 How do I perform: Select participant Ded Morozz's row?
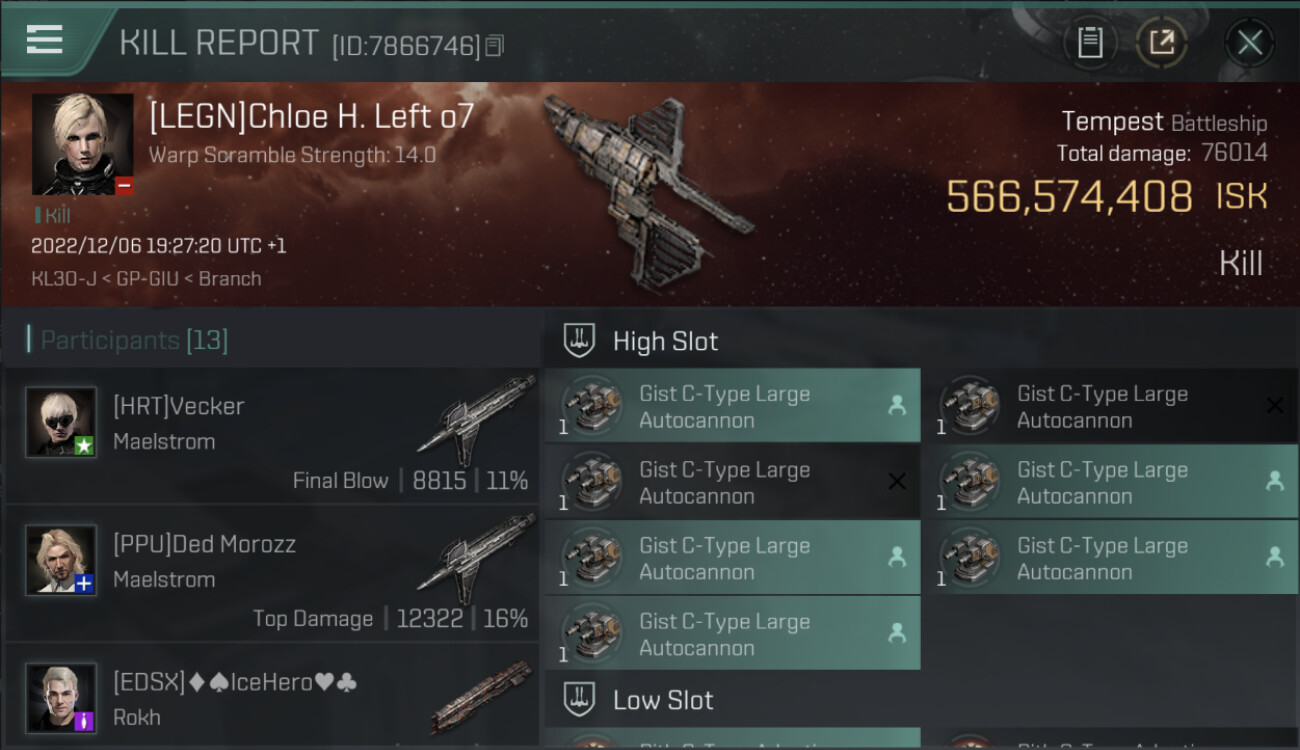272,573
